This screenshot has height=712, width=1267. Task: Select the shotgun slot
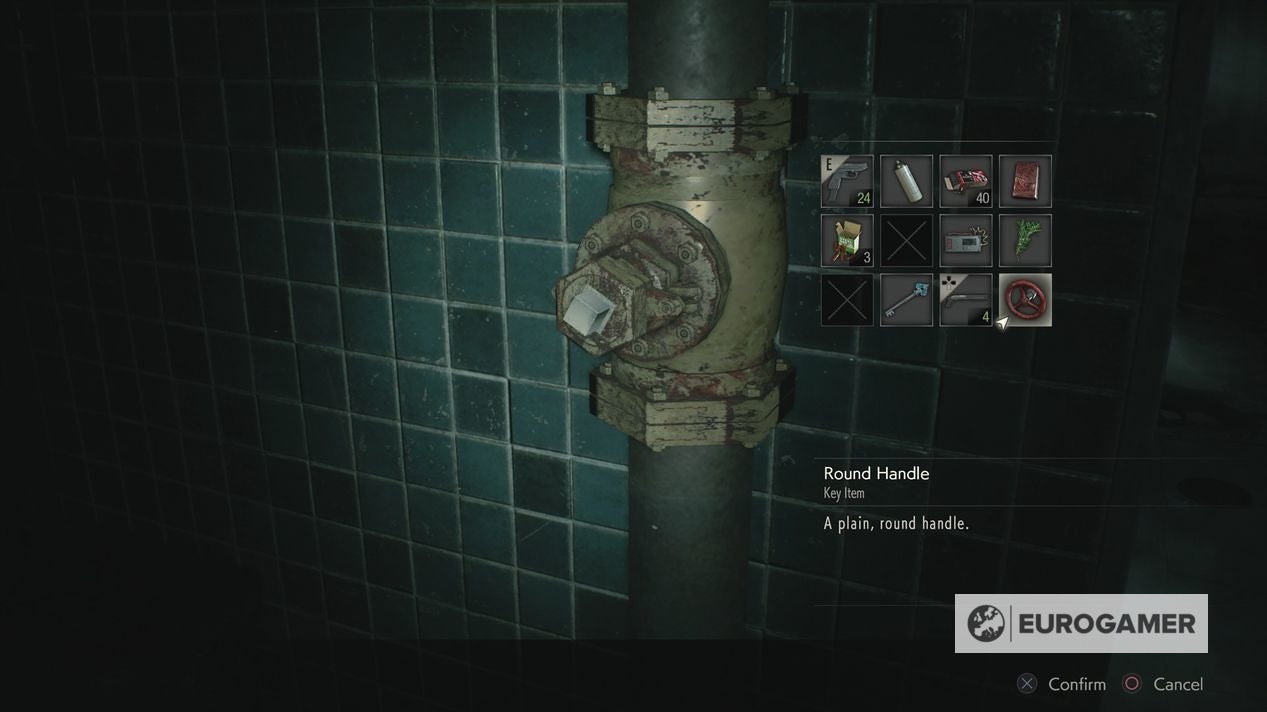pyautogui.click(x=966, y=300)
